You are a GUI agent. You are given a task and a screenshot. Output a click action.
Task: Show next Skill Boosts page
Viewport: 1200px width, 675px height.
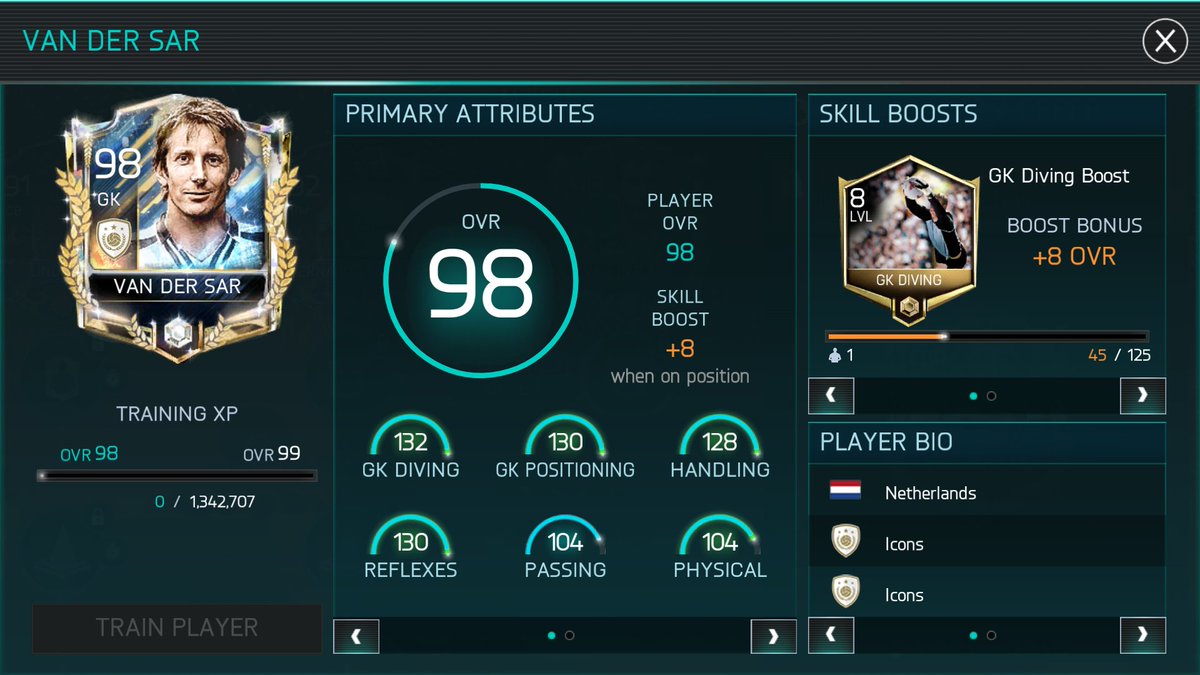pos(1142,396)
